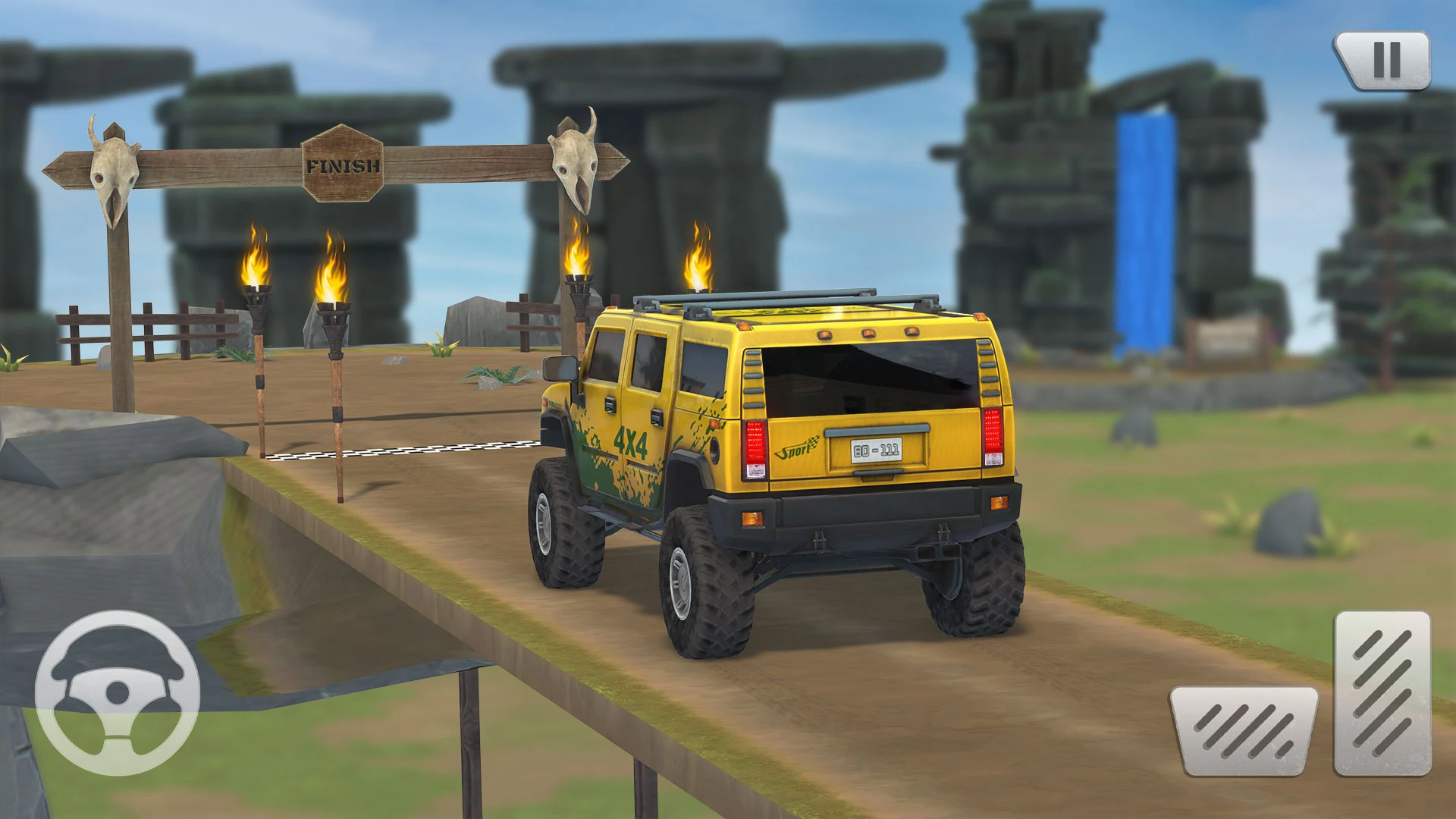Pause the game
Image resolution: width=1456 pixels, height=819 pixels.
click(1384, 60)
